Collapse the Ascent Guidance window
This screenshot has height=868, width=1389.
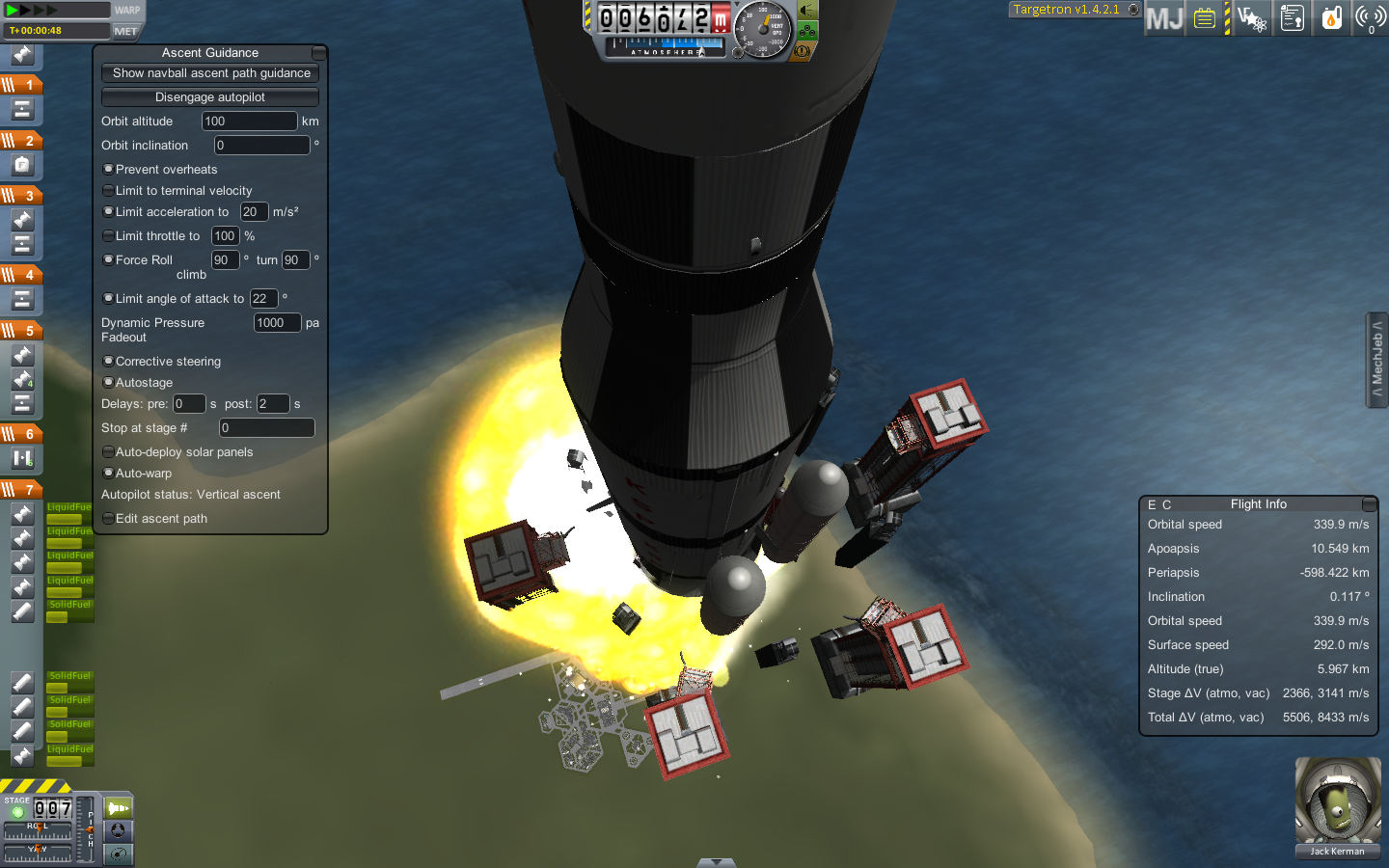pos(318,53)
